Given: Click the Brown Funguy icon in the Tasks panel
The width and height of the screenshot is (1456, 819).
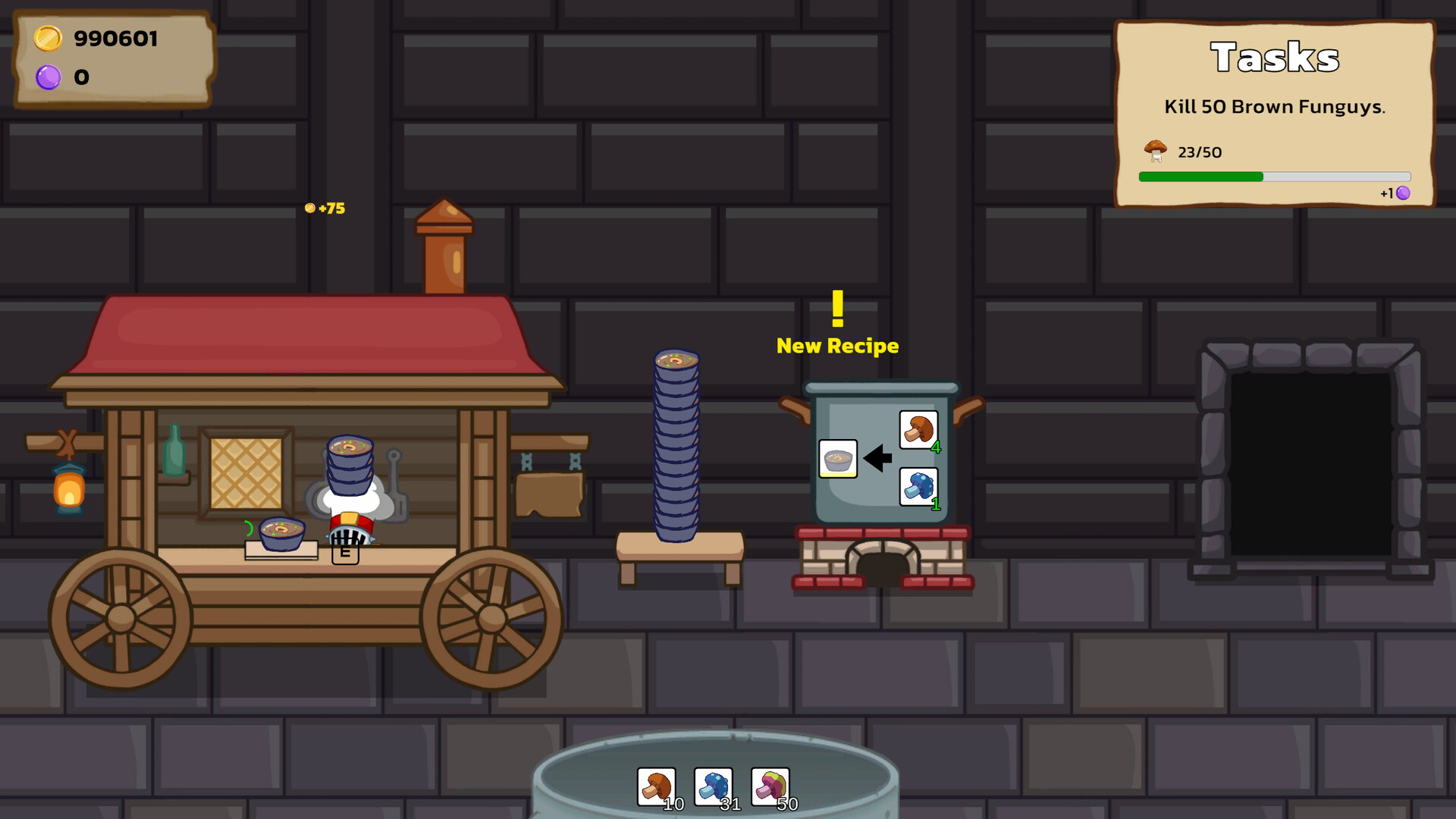Looking at the screenshot, I should pyautogui.click(x=1155, y=150).
